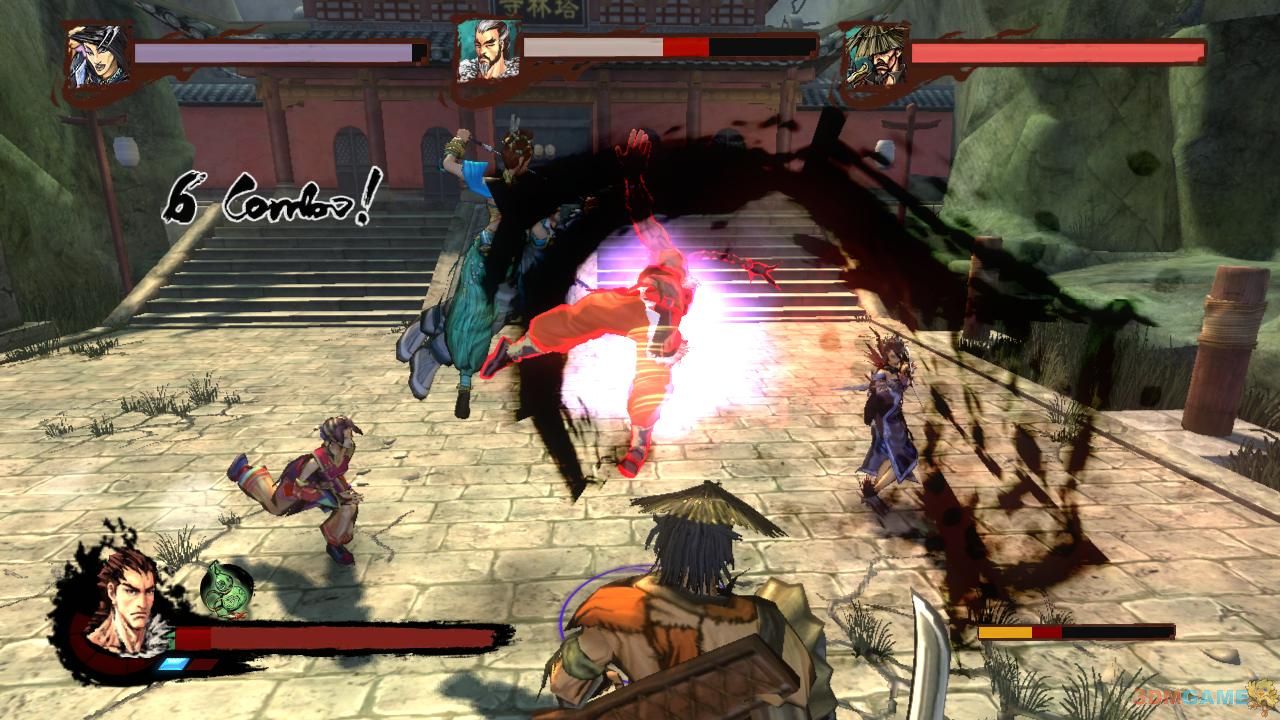This screenshot has width=1280, height=720.
Task: Select the straw-hat enemy portrait
Action: click(x=872, y=54)
